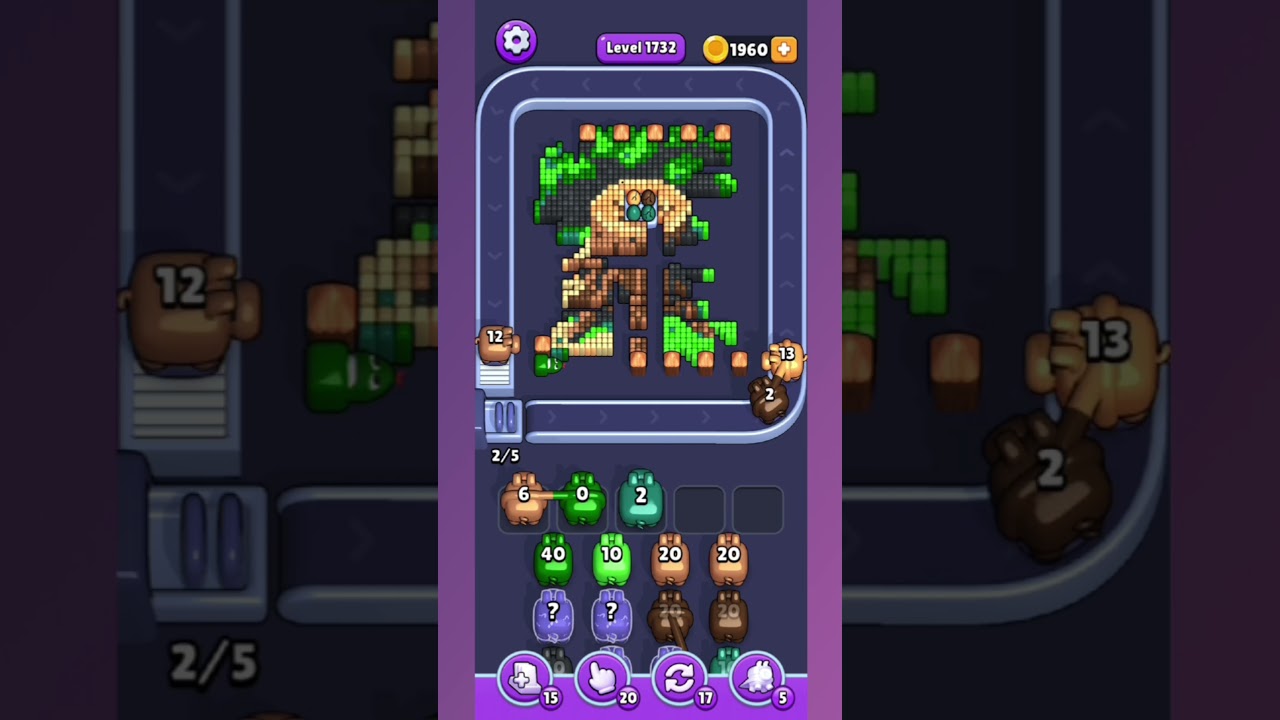Tap the 2/5 progress indicator
Viewport: 1280px width, 720px height.
tap(505, 456)
